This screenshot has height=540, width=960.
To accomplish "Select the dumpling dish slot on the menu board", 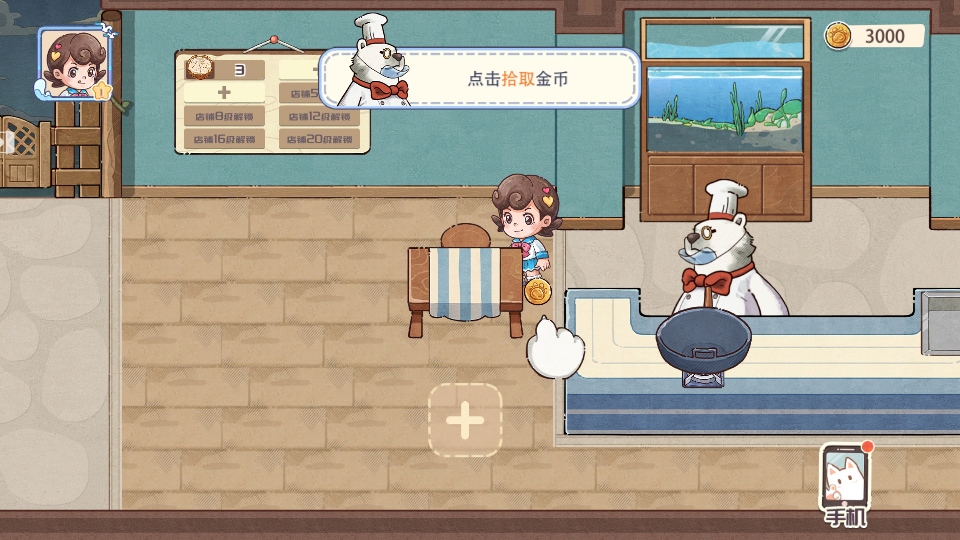I will click(224, 70).
